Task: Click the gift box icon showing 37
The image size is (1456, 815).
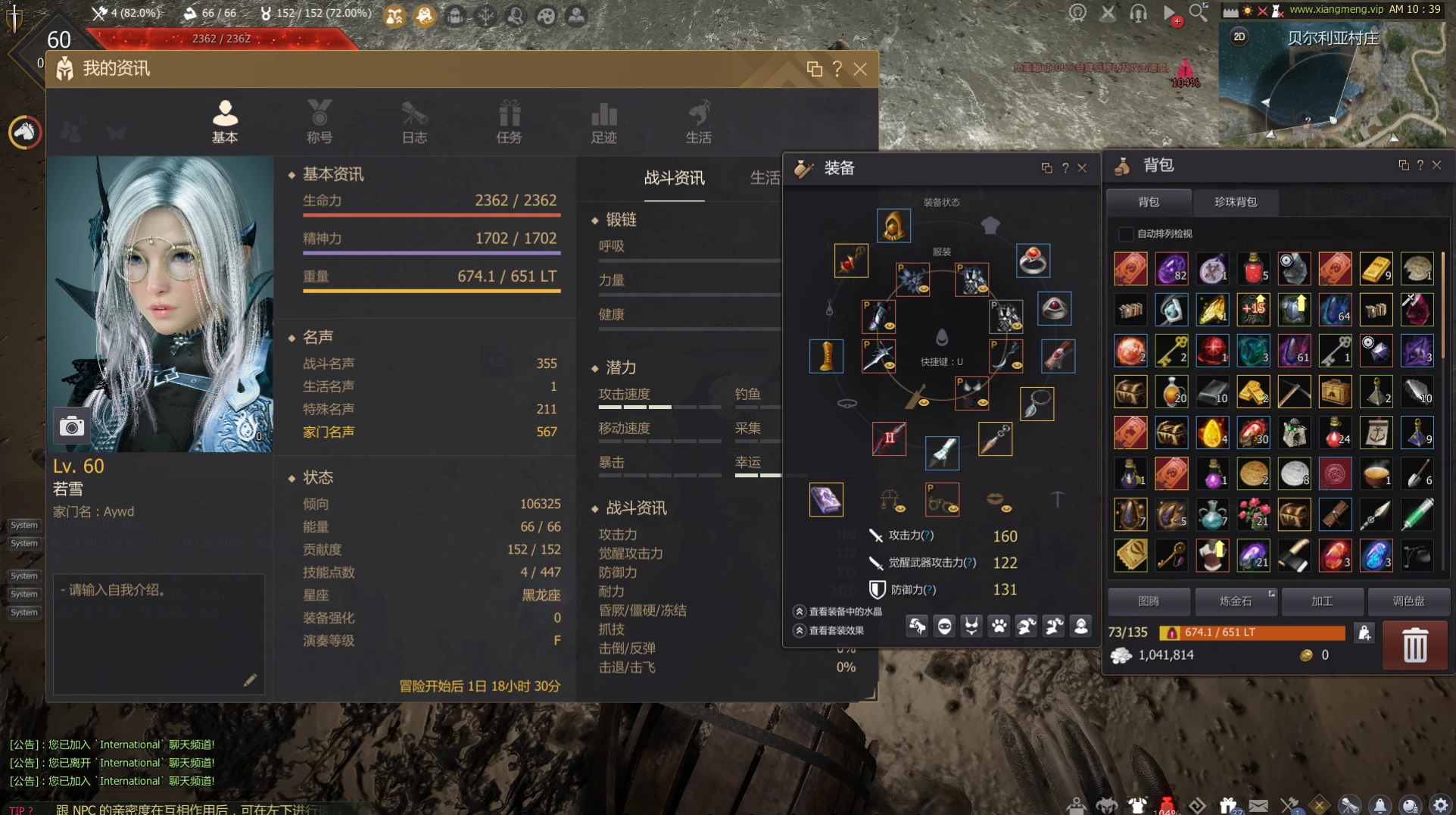Action: click(1227, 804)
